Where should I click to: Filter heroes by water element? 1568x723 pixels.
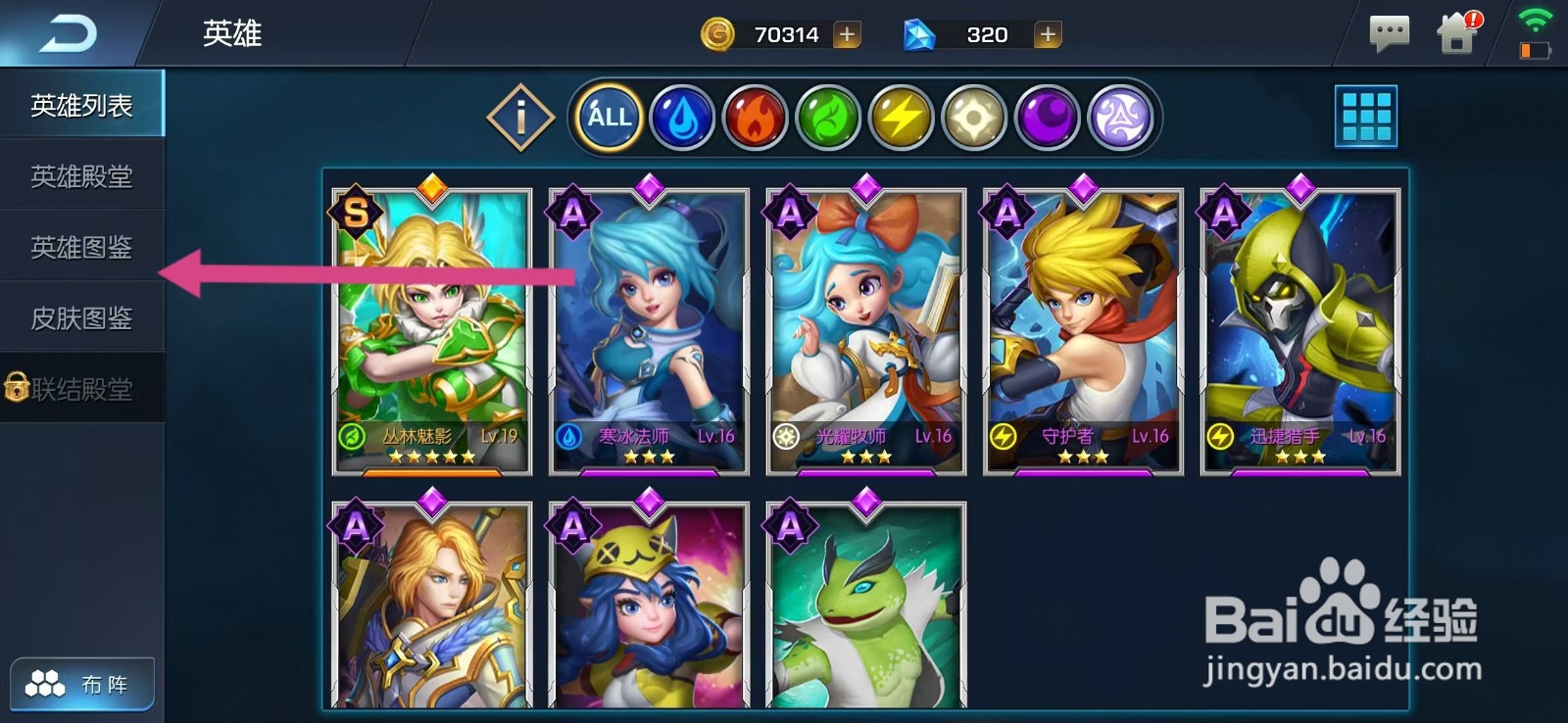coord(682,118)
